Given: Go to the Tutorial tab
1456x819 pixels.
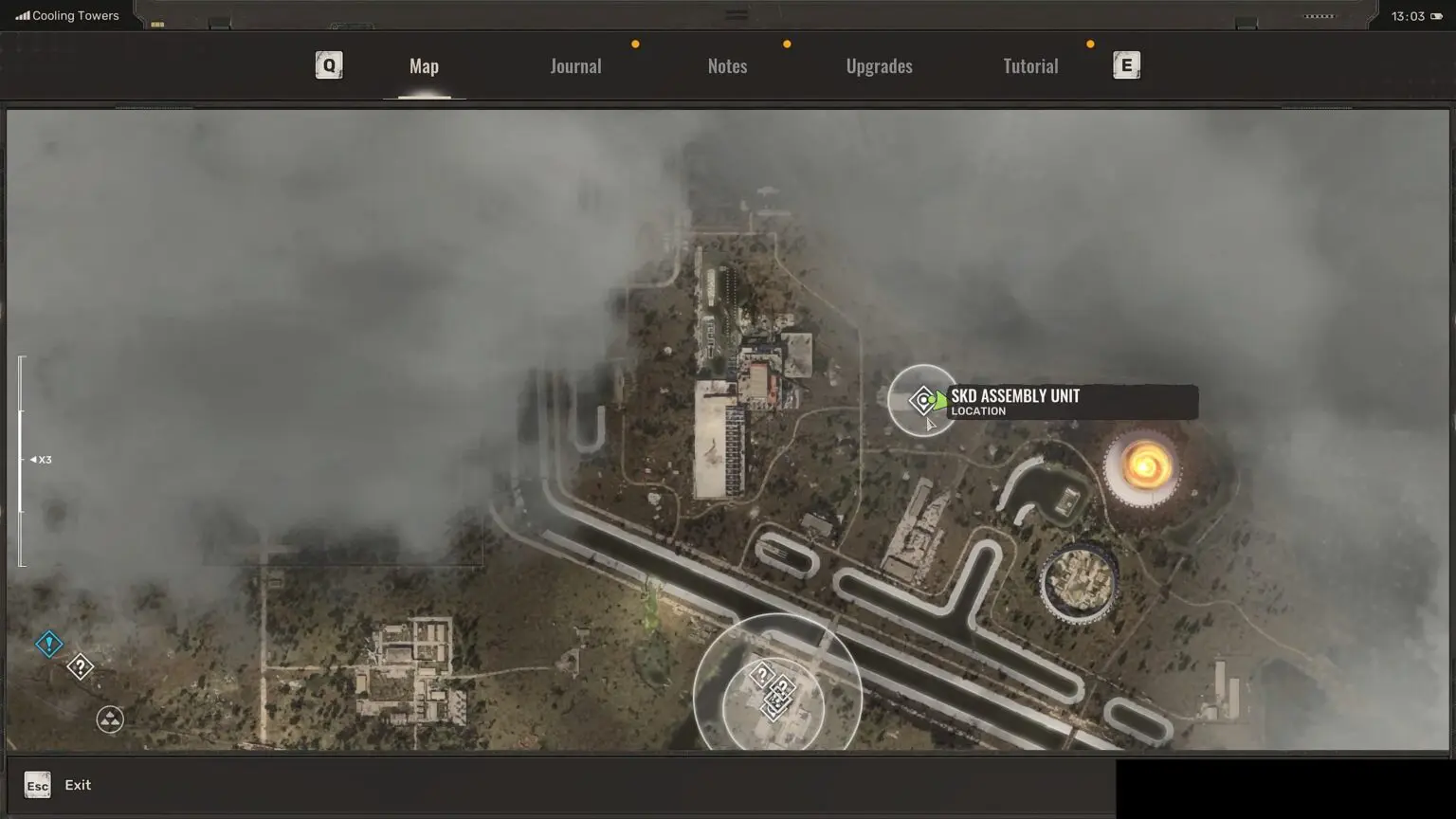Looking at the screenshot, I should coord(1030,66).
